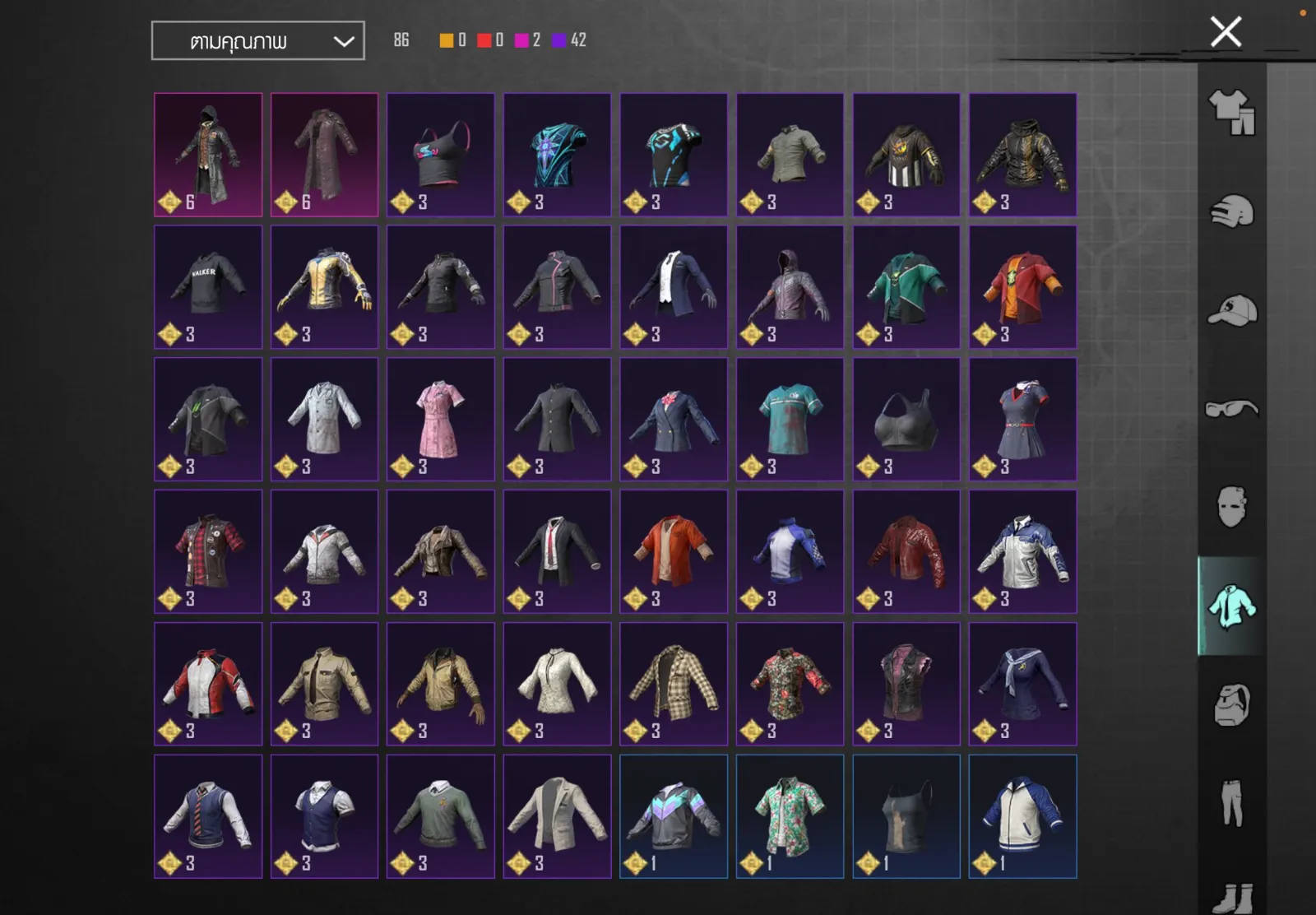1316x915 pixels.
Task: Open the backpack category tab
Action: click(1231, 705)
